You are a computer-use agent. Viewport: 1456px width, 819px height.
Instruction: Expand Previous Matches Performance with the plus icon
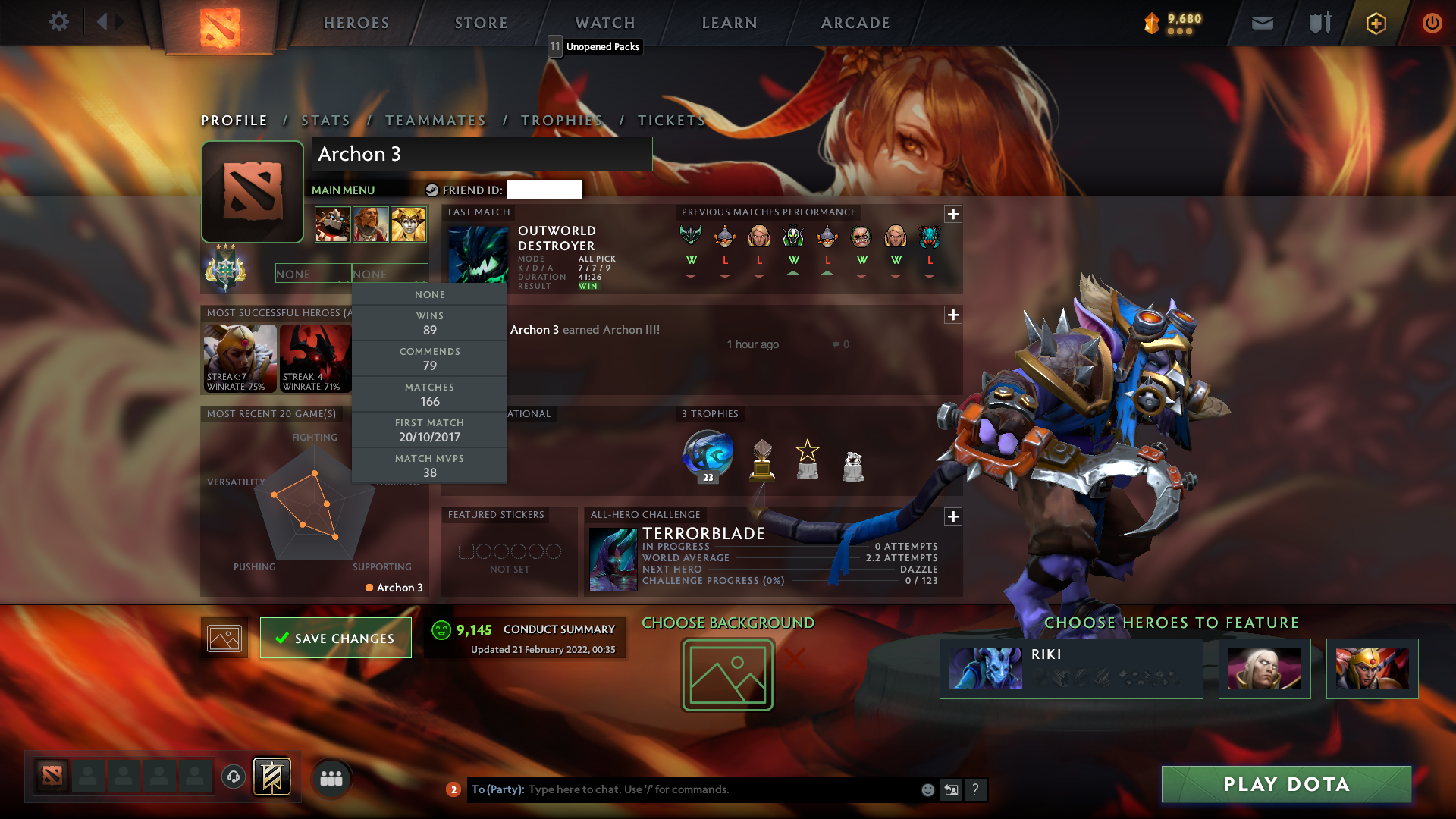tap(953, 215)
